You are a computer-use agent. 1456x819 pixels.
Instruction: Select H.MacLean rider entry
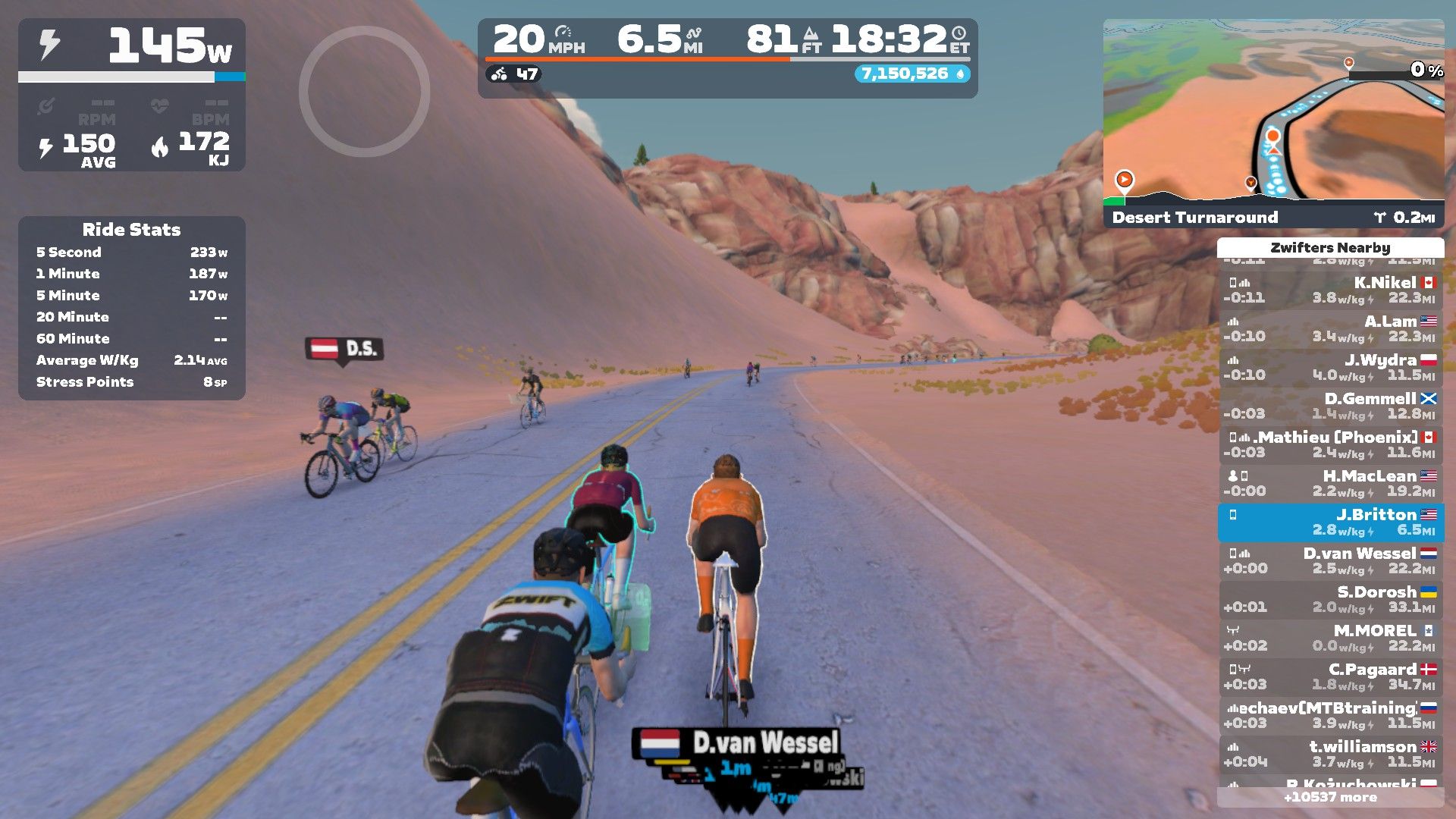coord(1331,483)
